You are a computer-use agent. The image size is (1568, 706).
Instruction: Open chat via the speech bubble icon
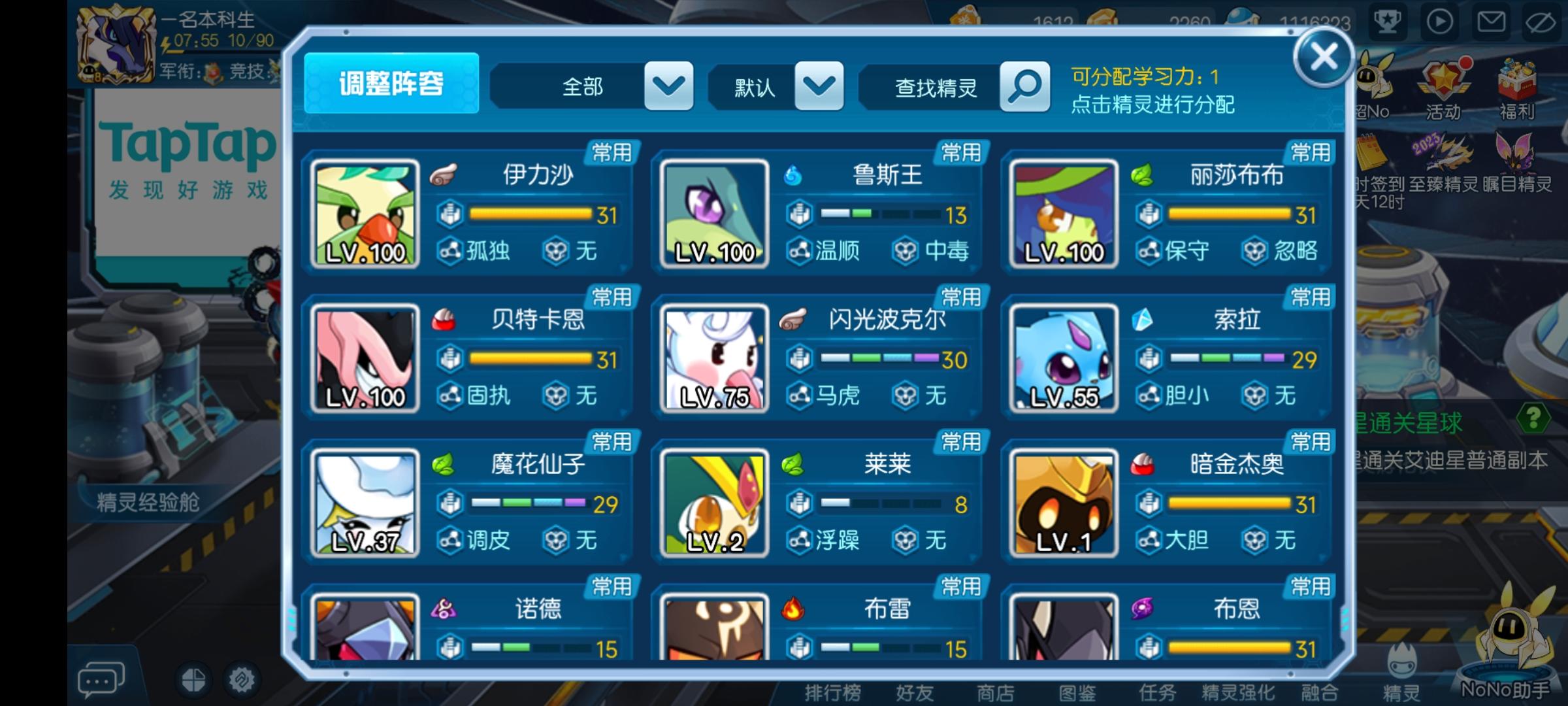pyautogui.click(x=99, y=680)
